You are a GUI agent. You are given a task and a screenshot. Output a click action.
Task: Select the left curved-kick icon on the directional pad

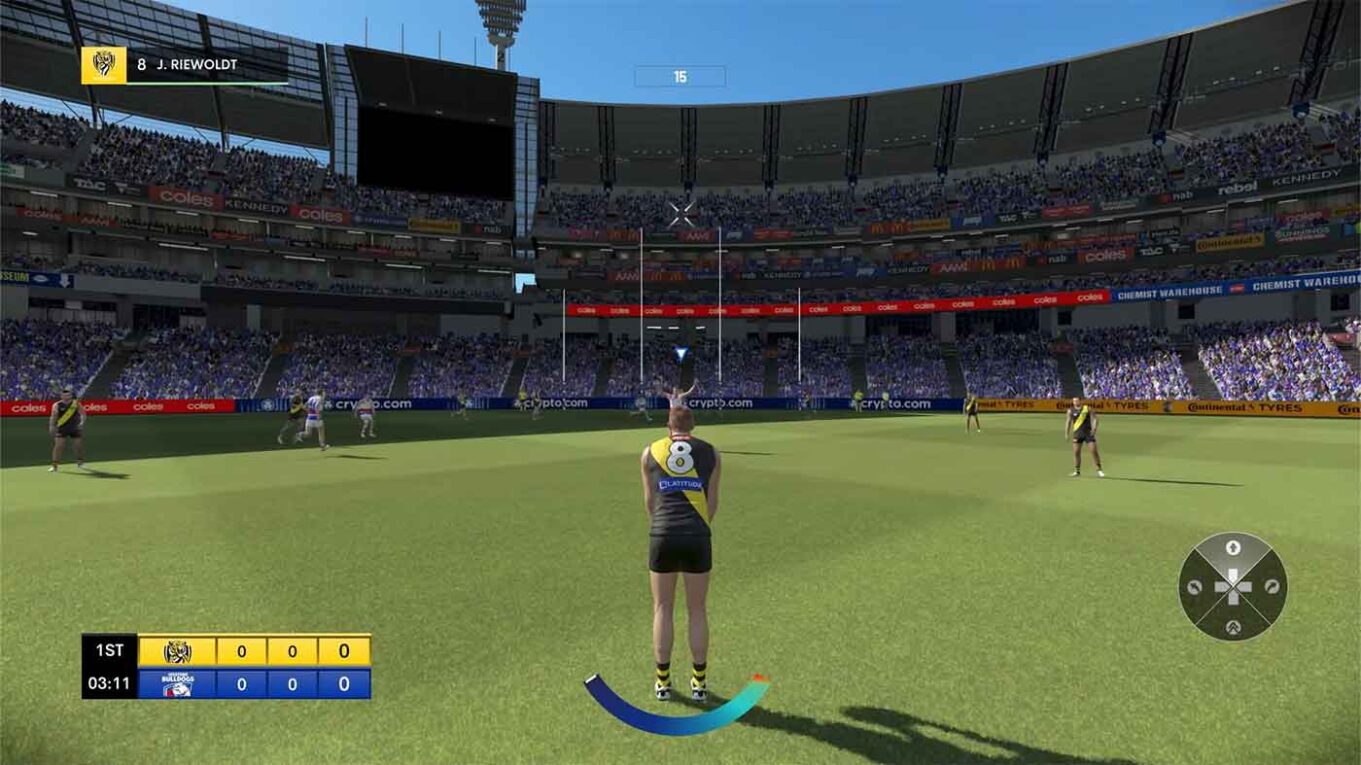pos(1197,585)
